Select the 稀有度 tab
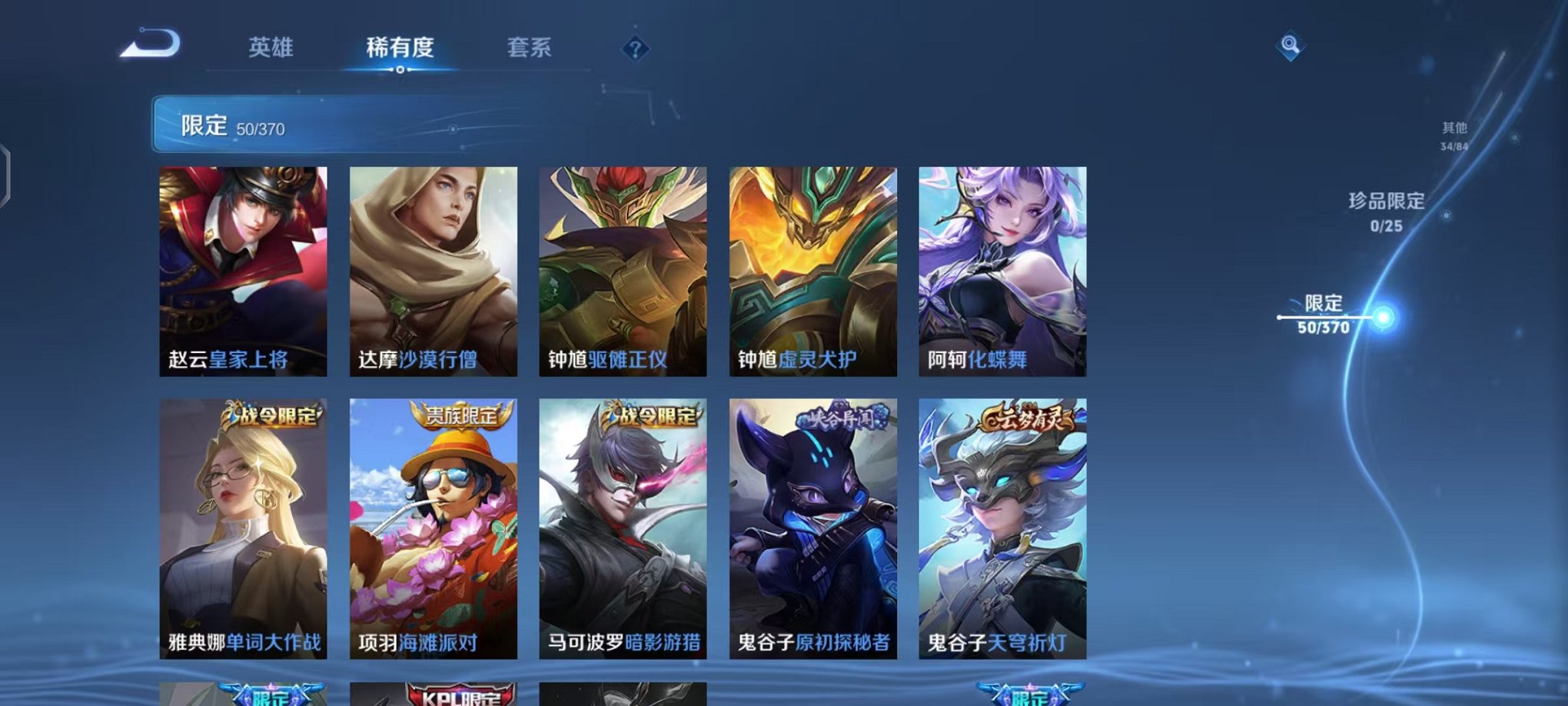 (400, 48)
